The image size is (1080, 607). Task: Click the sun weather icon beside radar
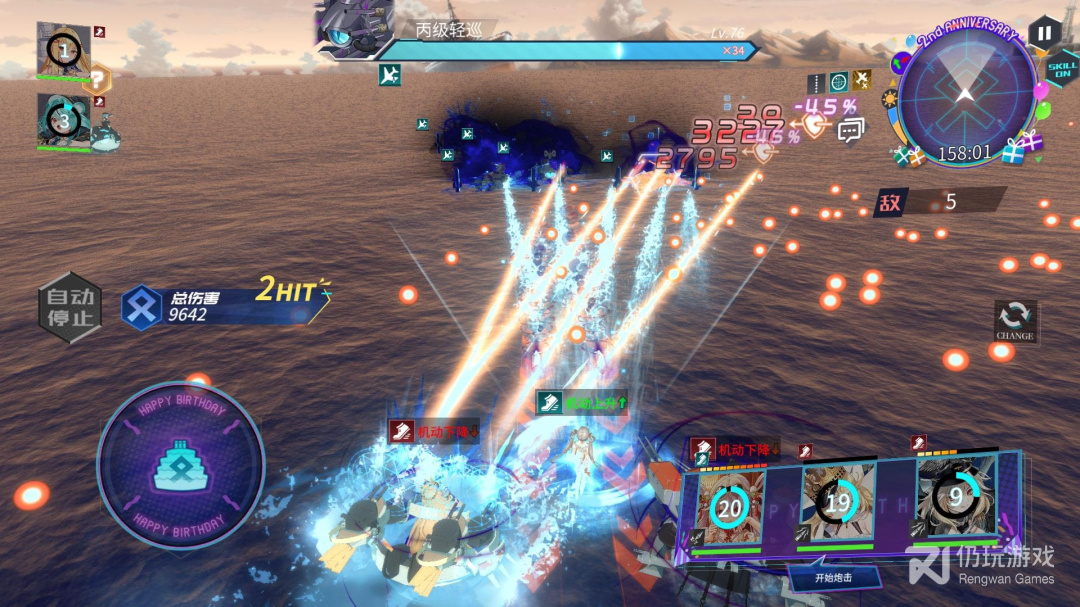pos(889,100)
